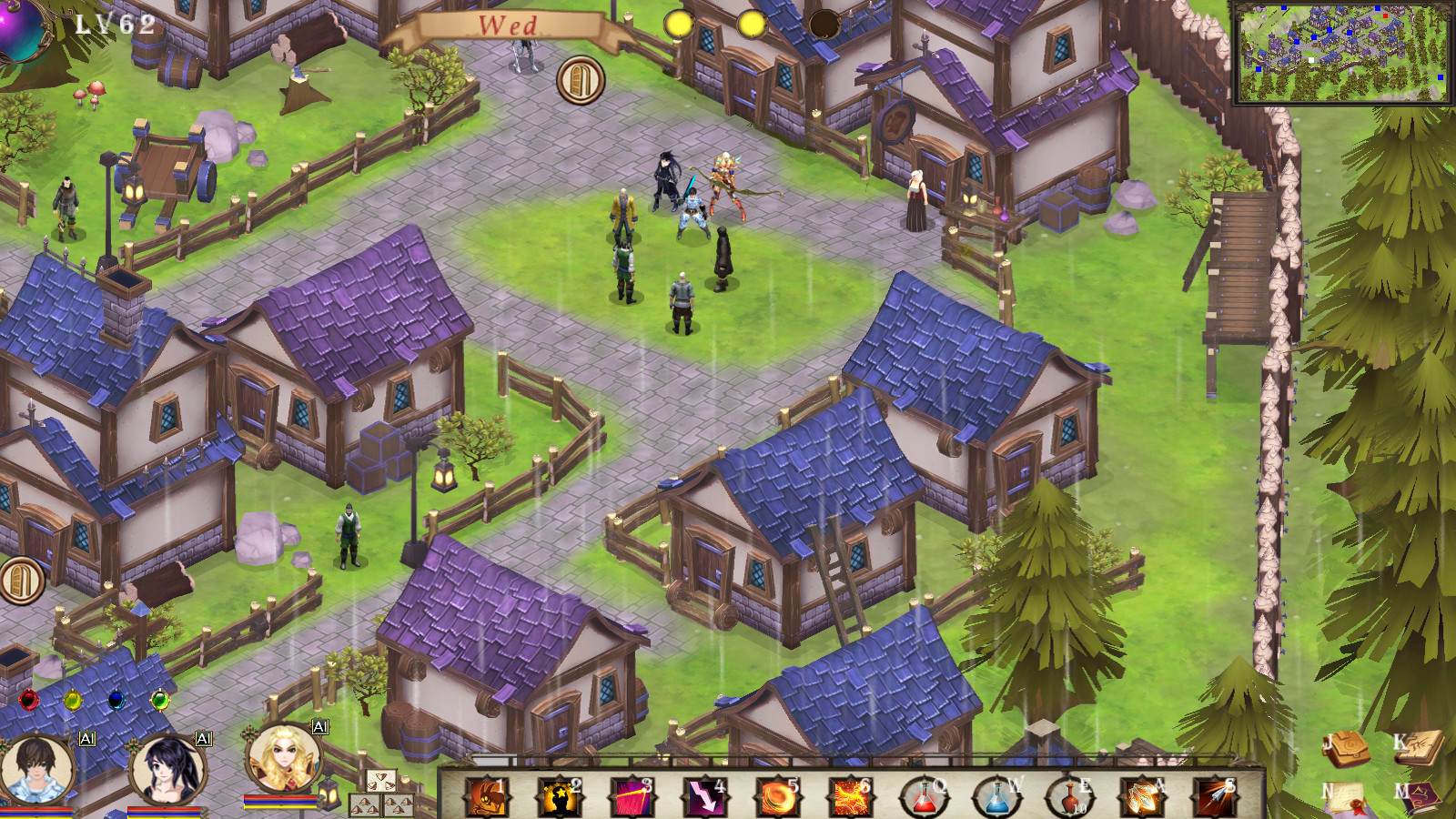
Task: Use the starry silhouette skill in slot 2
Action: pyautogui.click(x=559, y=796)
